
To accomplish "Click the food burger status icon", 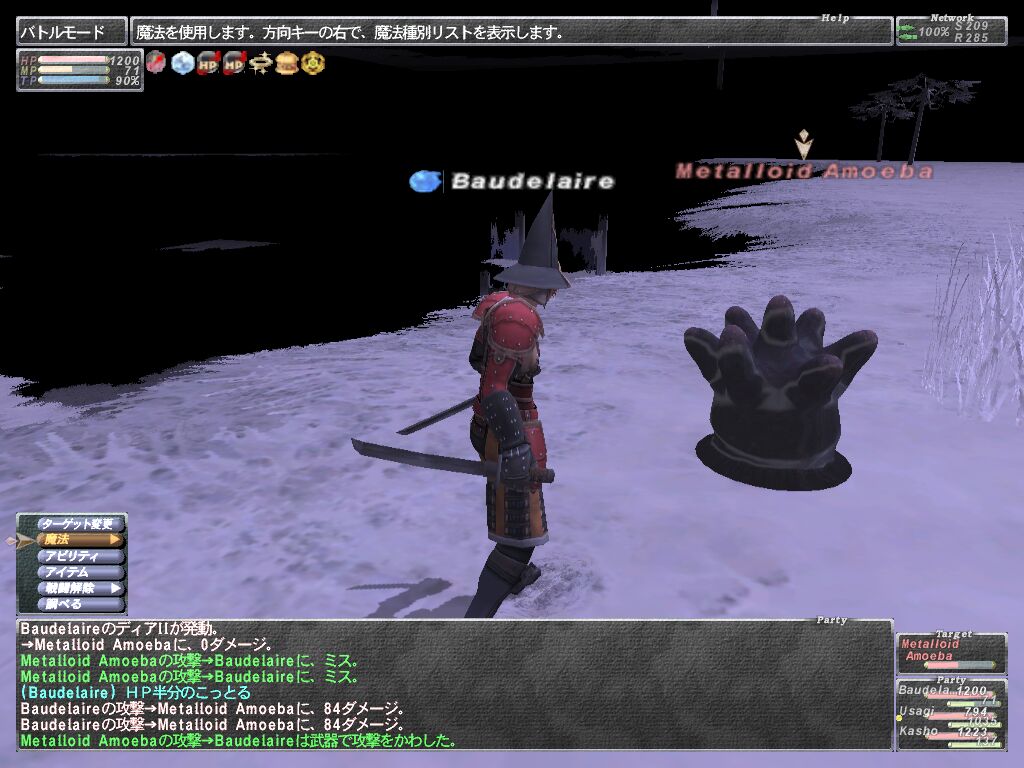I will [287, 63].
